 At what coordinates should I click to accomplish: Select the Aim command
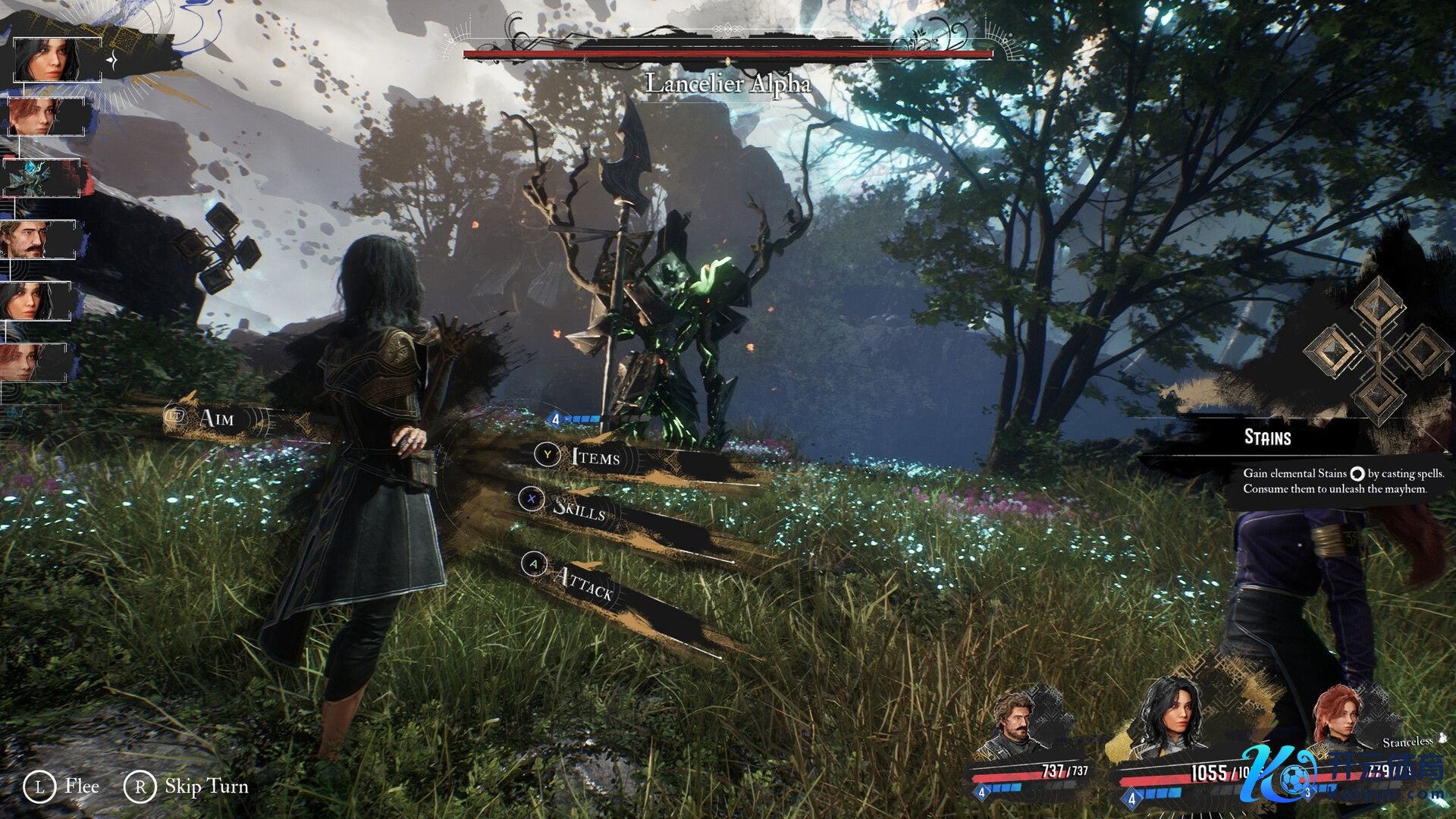(x=216, y=418)
